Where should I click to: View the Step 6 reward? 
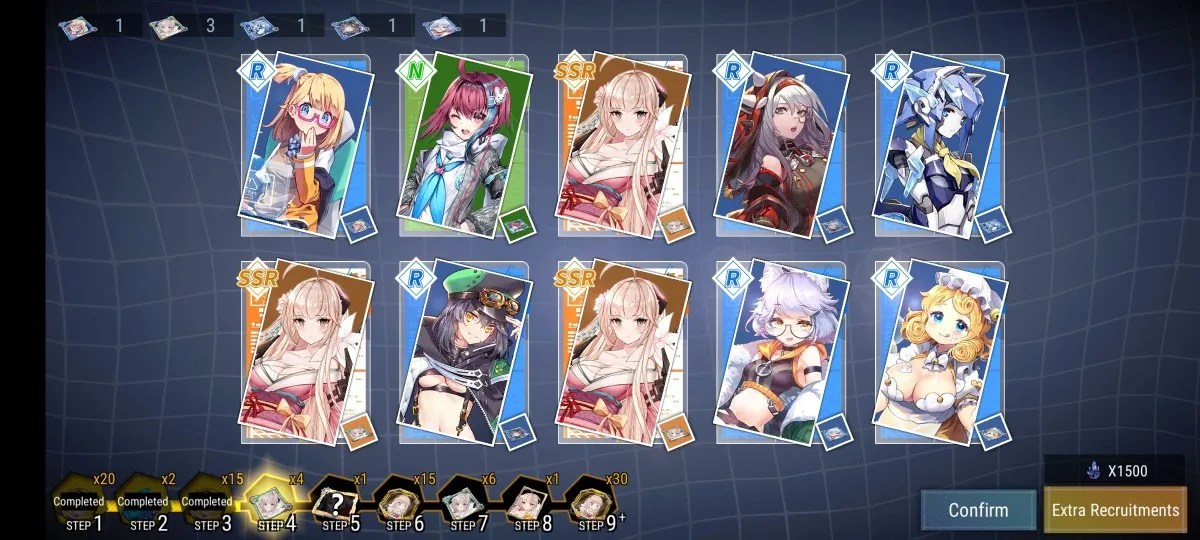tap(399, 503)
